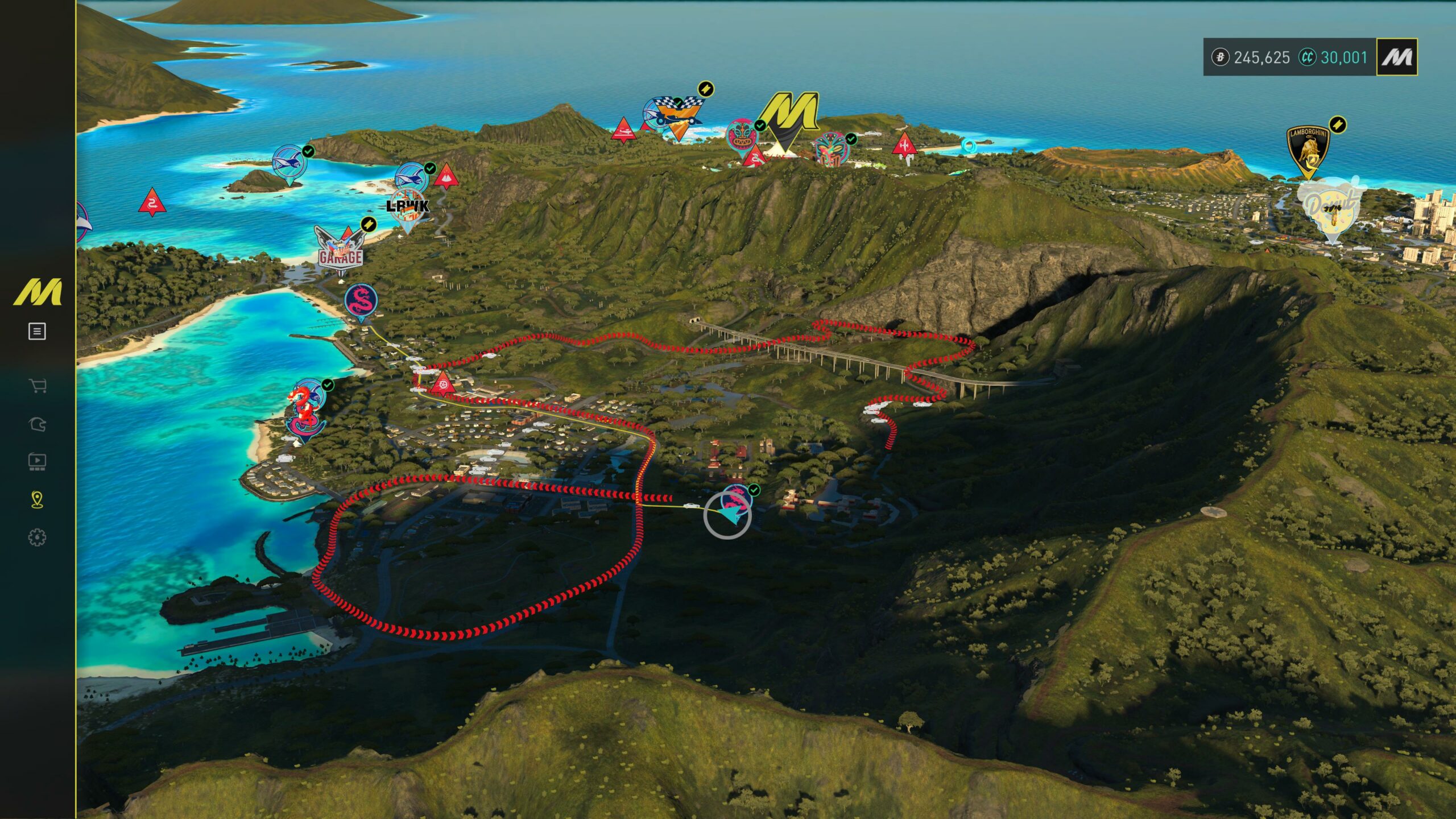Click the M button beside the currency display
The image size is (1456, 819).
tap(1396, 57)
